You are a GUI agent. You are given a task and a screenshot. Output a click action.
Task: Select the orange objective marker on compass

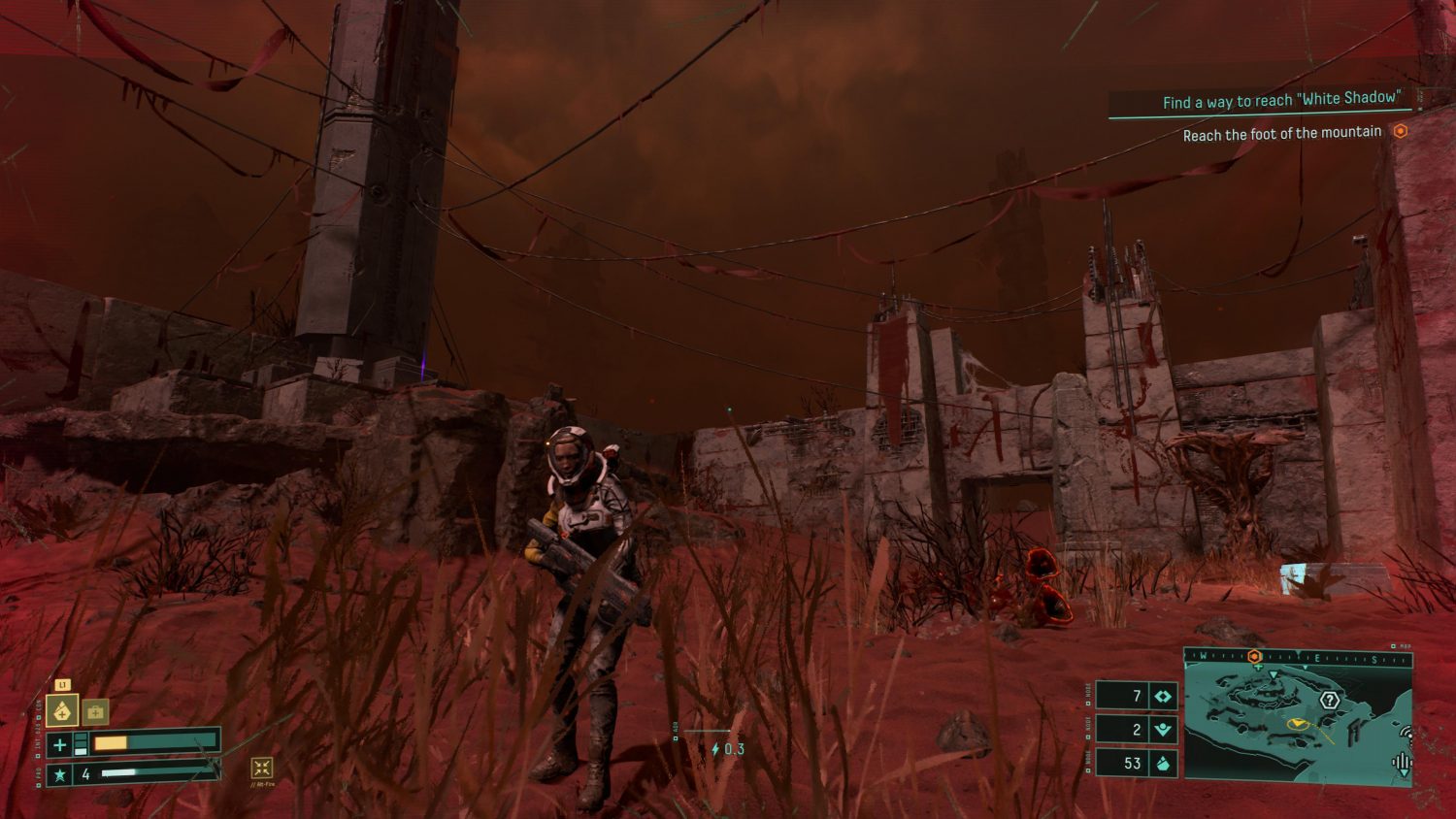coord(1254,657)
